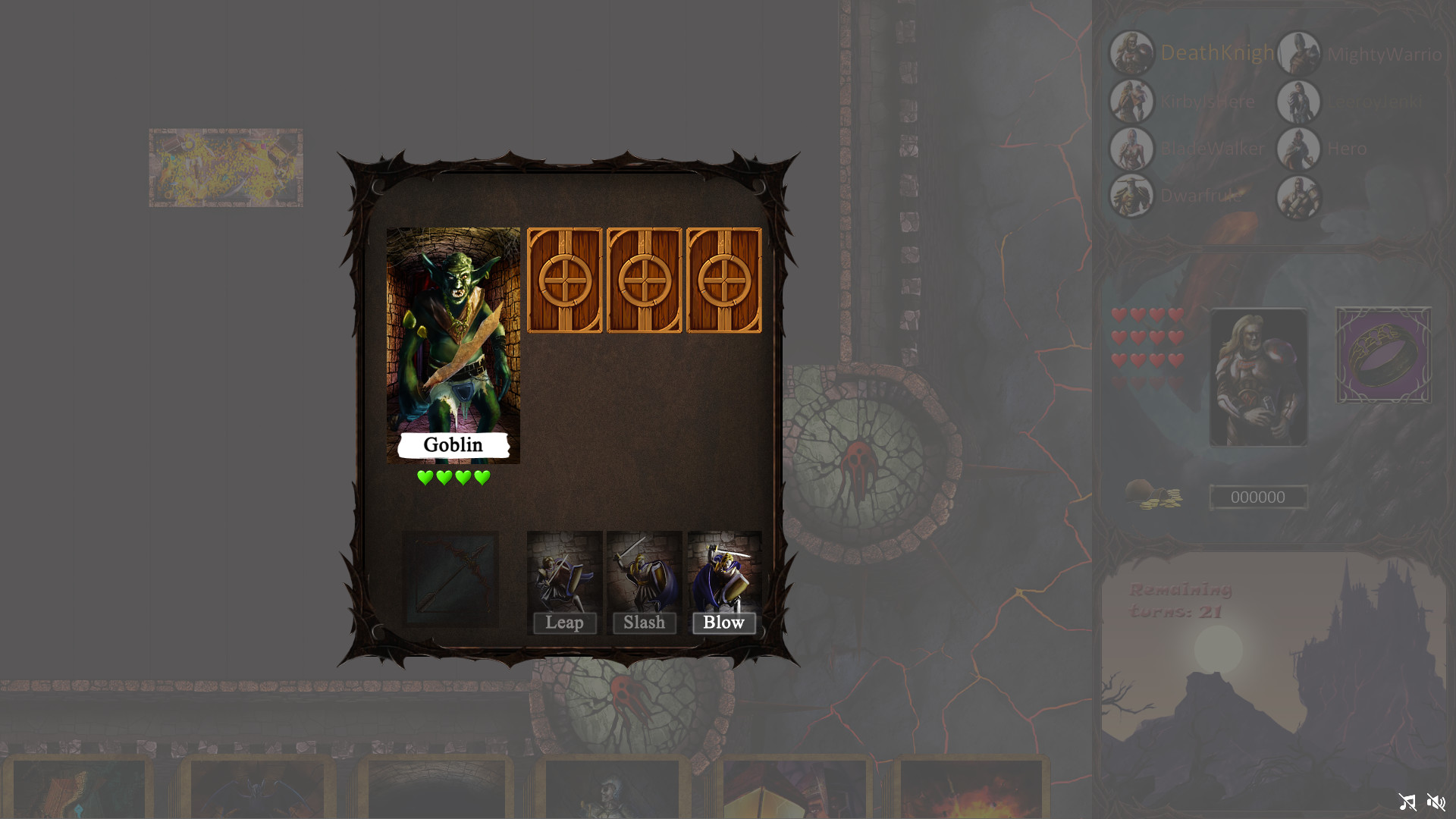This screenshot has height=819, width=1456.
Task: Unmute the game sound via speaker icon
Action: point(1436,802)
